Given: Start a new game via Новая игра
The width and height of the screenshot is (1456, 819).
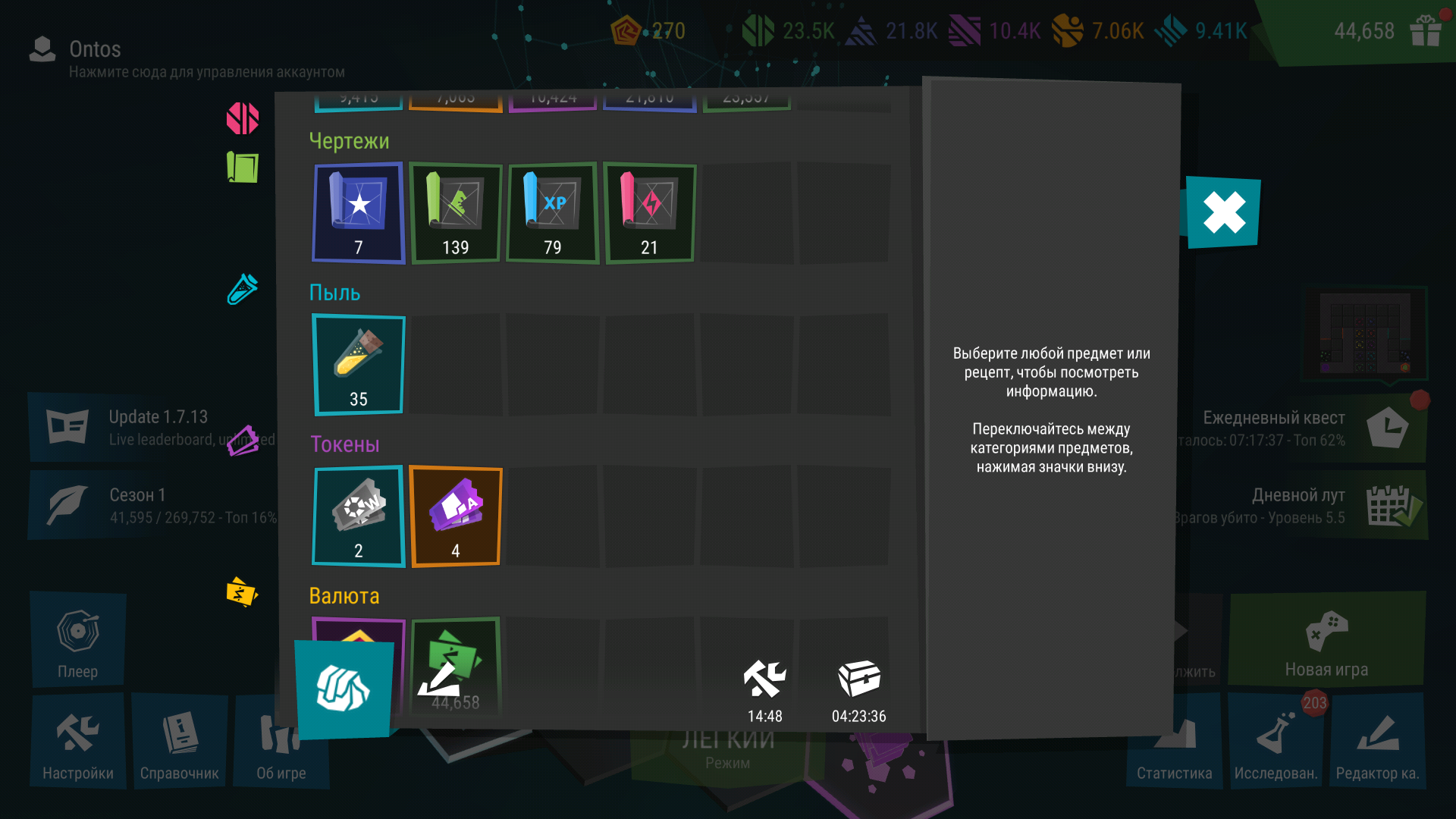Looking at the screenshot, I should pos(1326,641).
